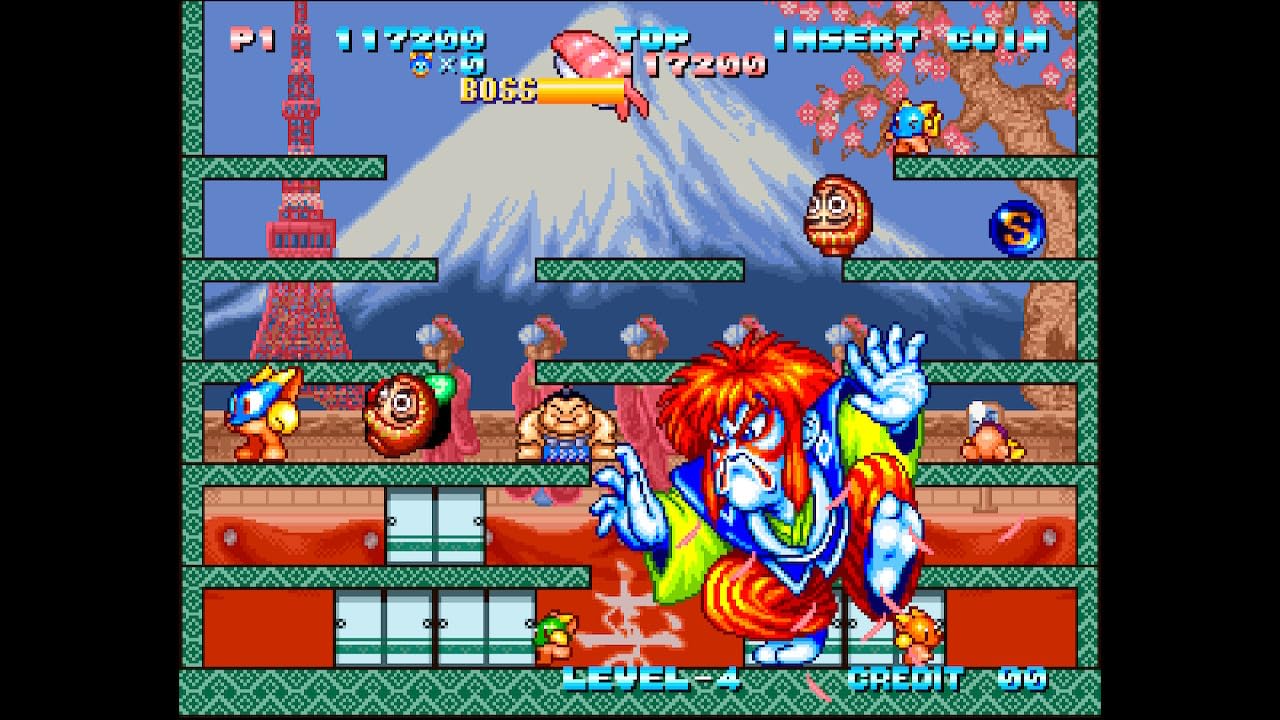This screenshot has width=1280, height=720.
Task: Select the blue-masked creature enemy
Action: [x=260, y=414]
